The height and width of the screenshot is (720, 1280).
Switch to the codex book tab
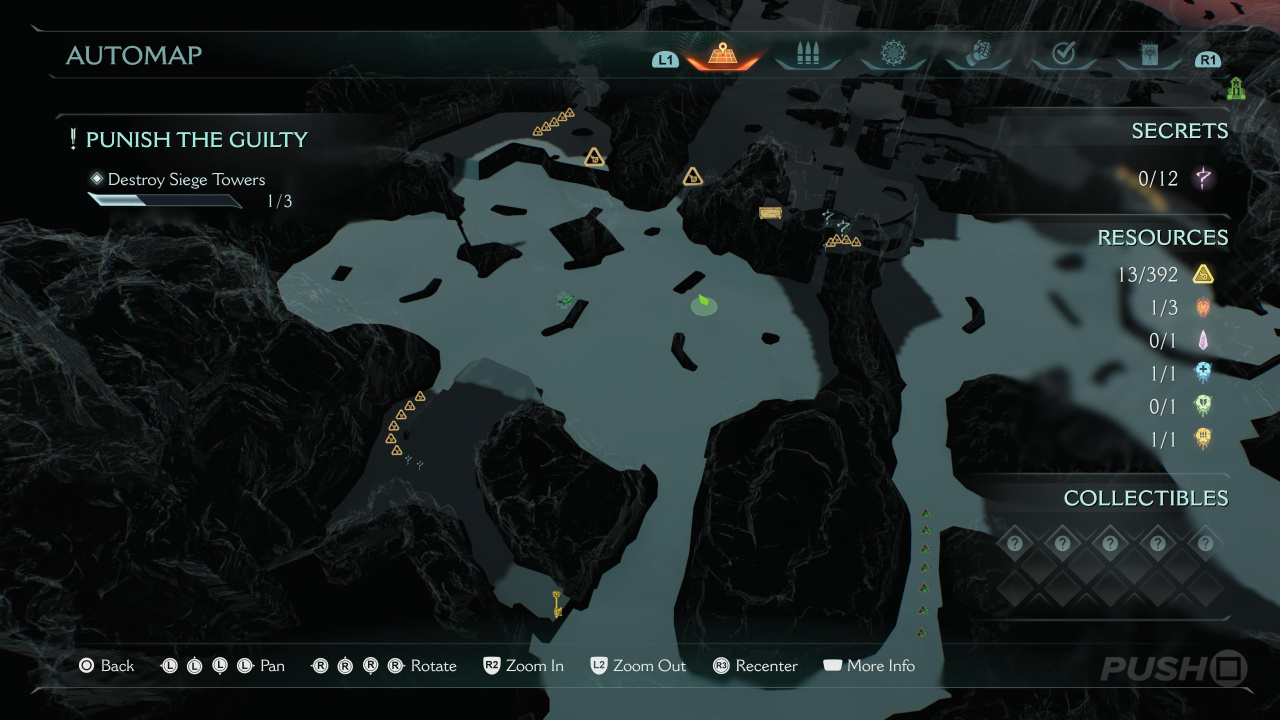pyautogui.click(x=1148, y=54)
